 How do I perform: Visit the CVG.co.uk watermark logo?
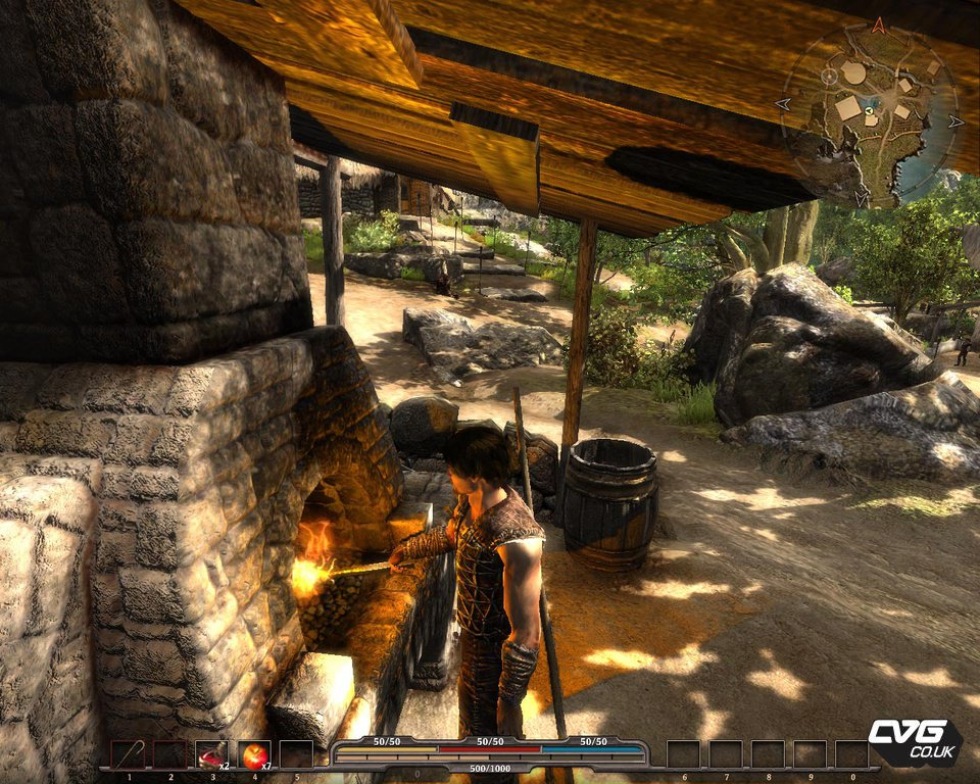point(912,741)
